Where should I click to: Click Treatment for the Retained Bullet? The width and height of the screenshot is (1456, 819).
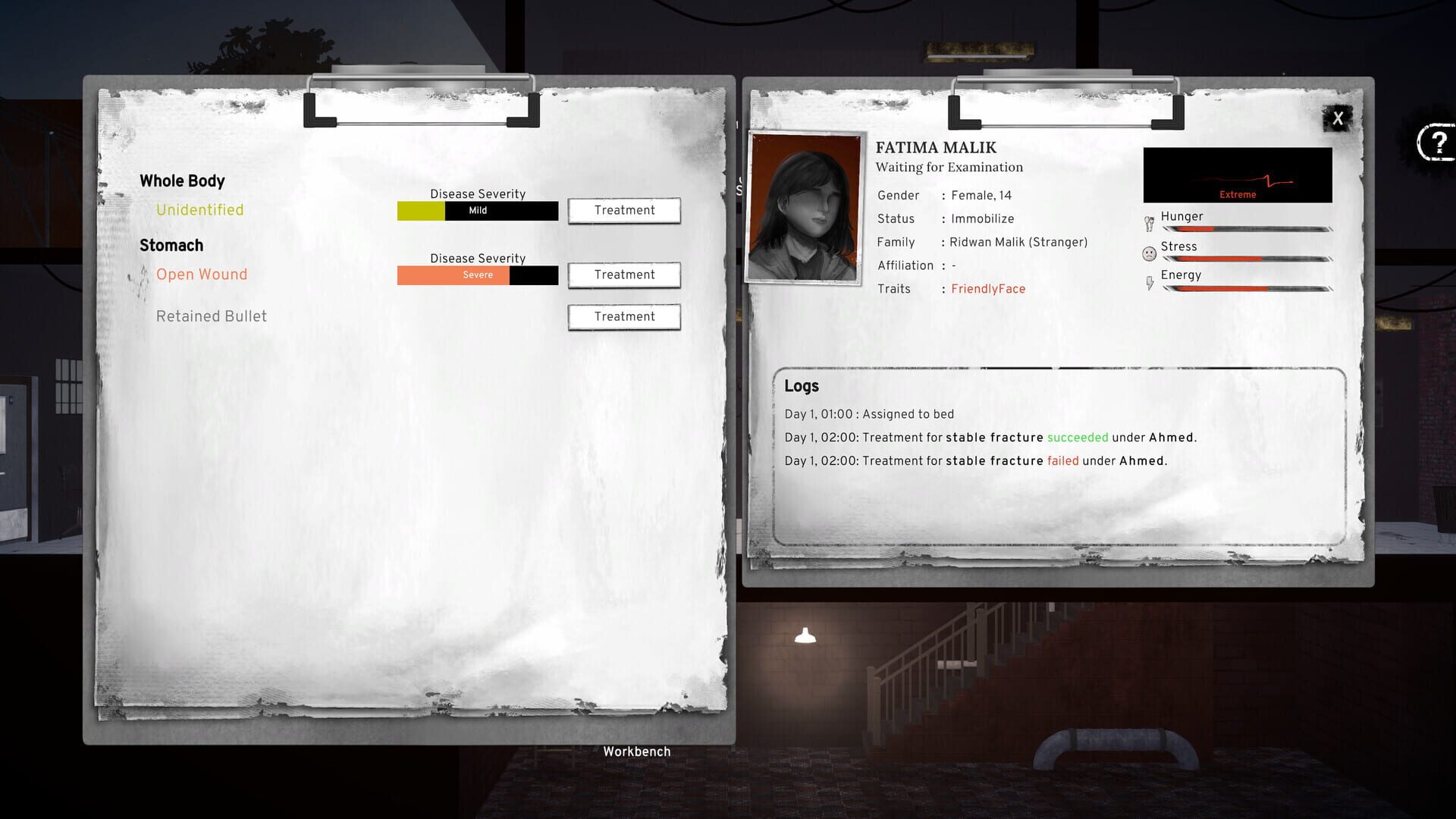point(623,316)
